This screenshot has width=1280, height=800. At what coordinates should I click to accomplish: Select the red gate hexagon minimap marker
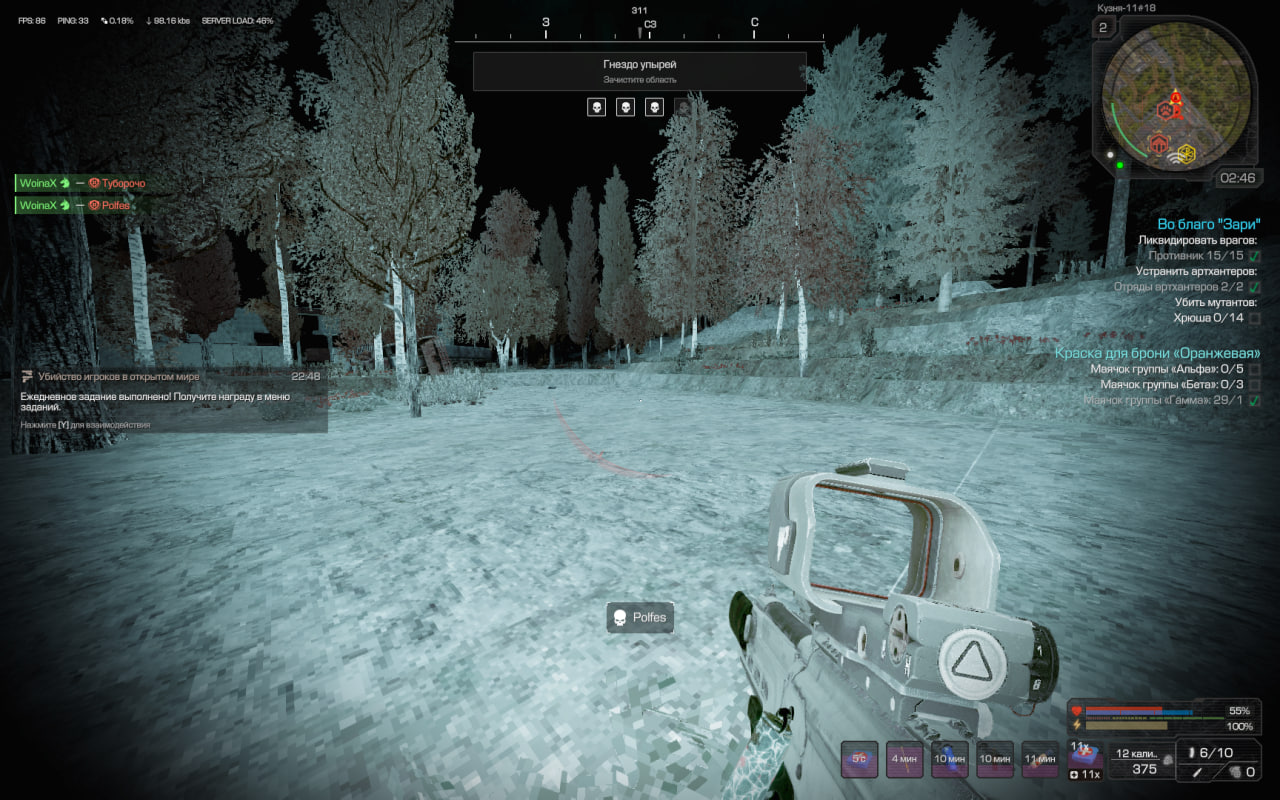(x=1160, y=144)
